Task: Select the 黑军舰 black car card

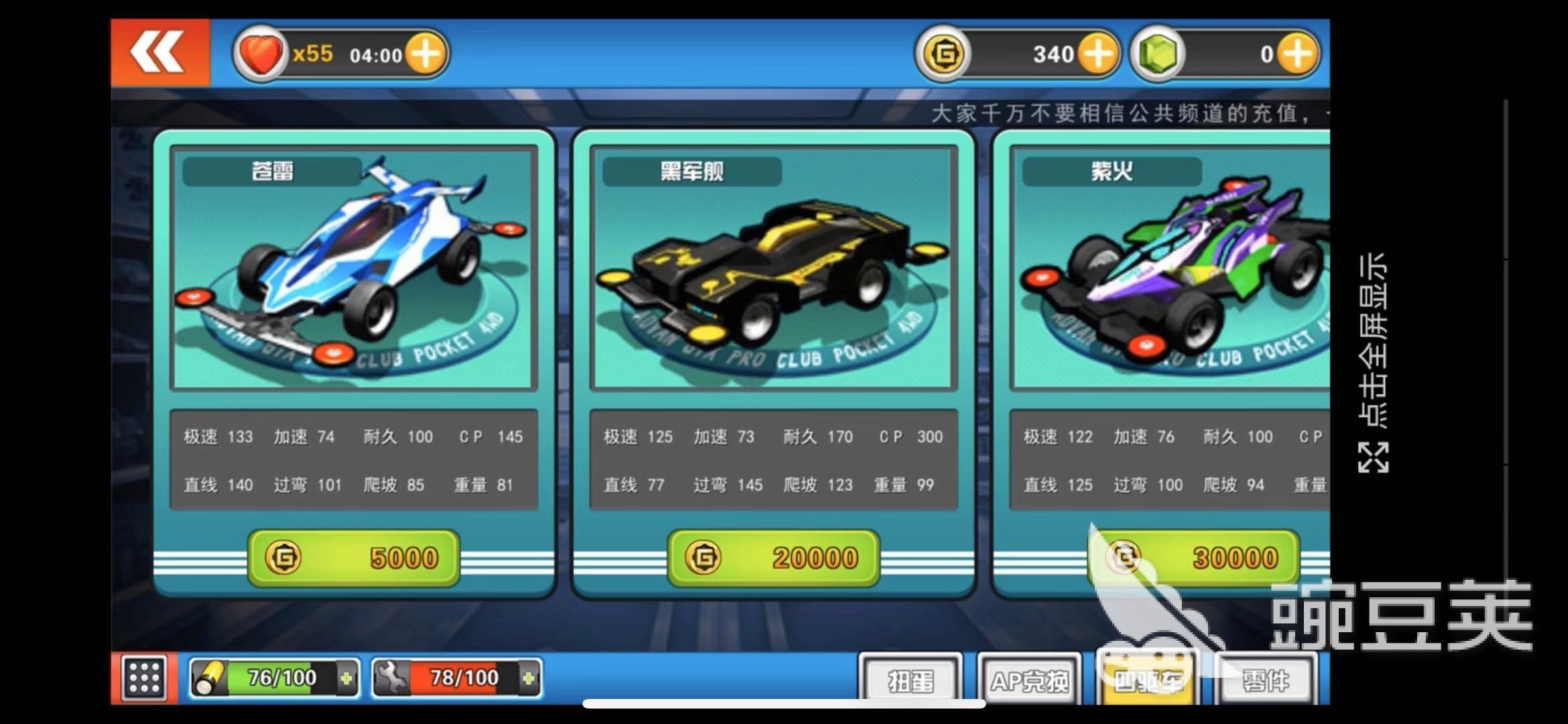Action: pyautogui.click(x=773, y=268)
